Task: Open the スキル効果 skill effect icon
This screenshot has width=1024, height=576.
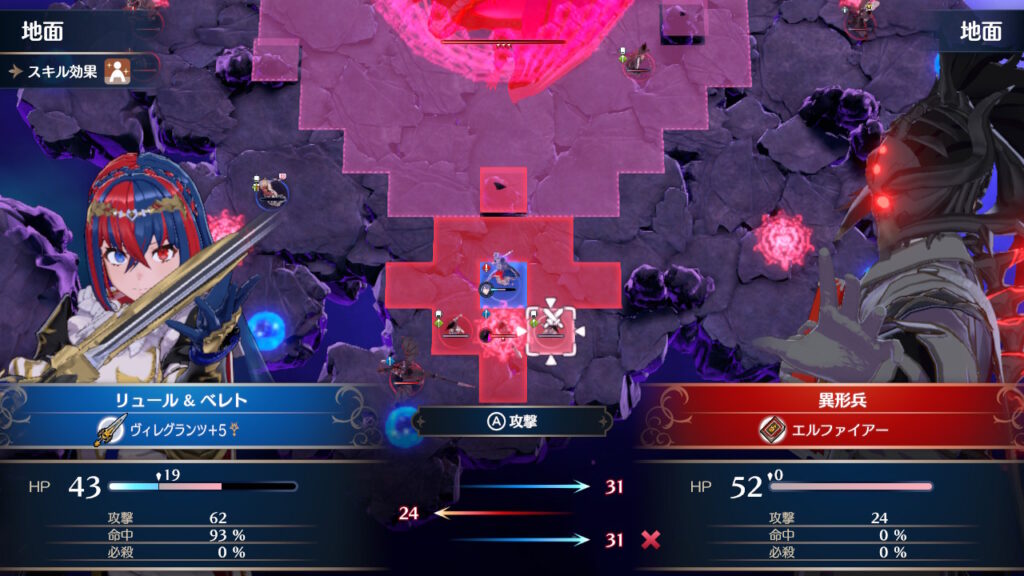Action: coord(118,72)
